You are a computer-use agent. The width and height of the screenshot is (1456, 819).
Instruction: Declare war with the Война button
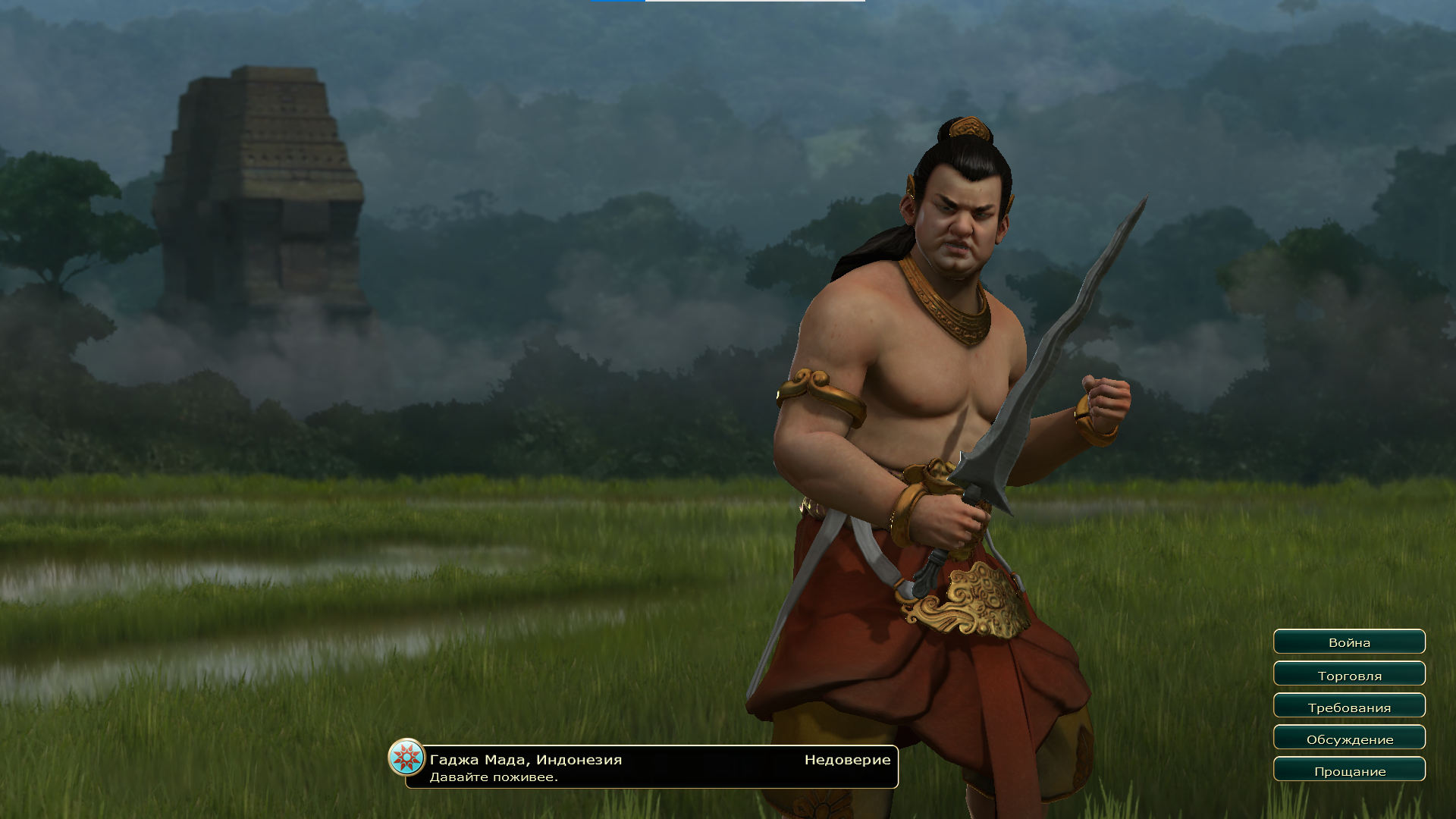[1349, 642]
